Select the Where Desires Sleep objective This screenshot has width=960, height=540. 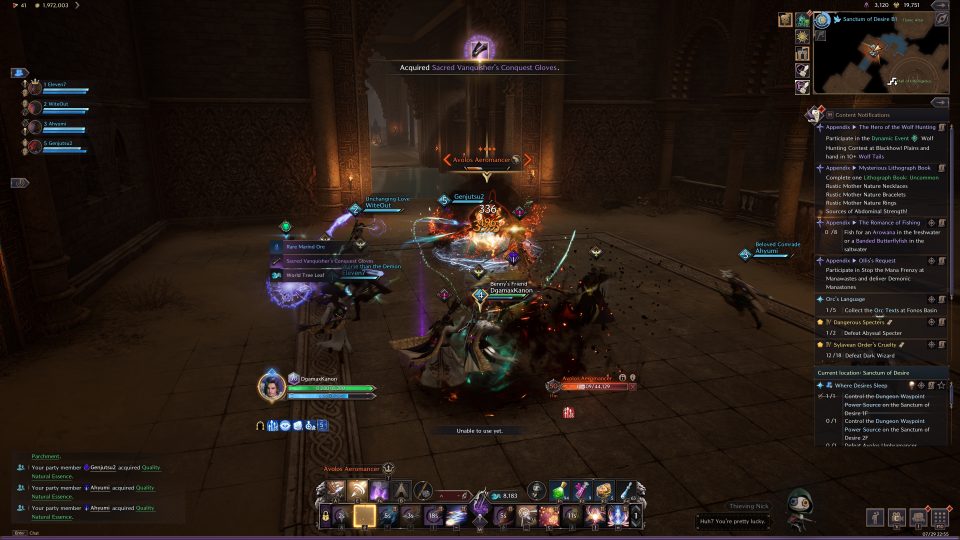pos(861,384)
